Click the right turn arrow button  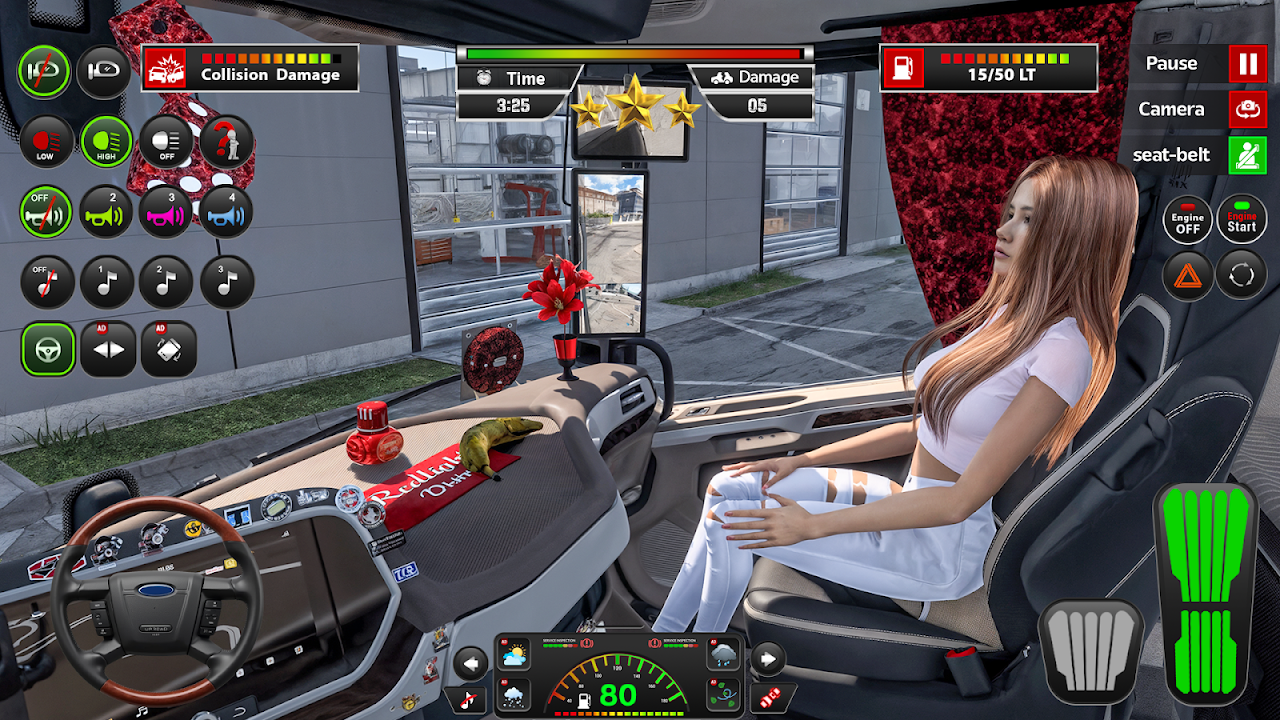767,660
